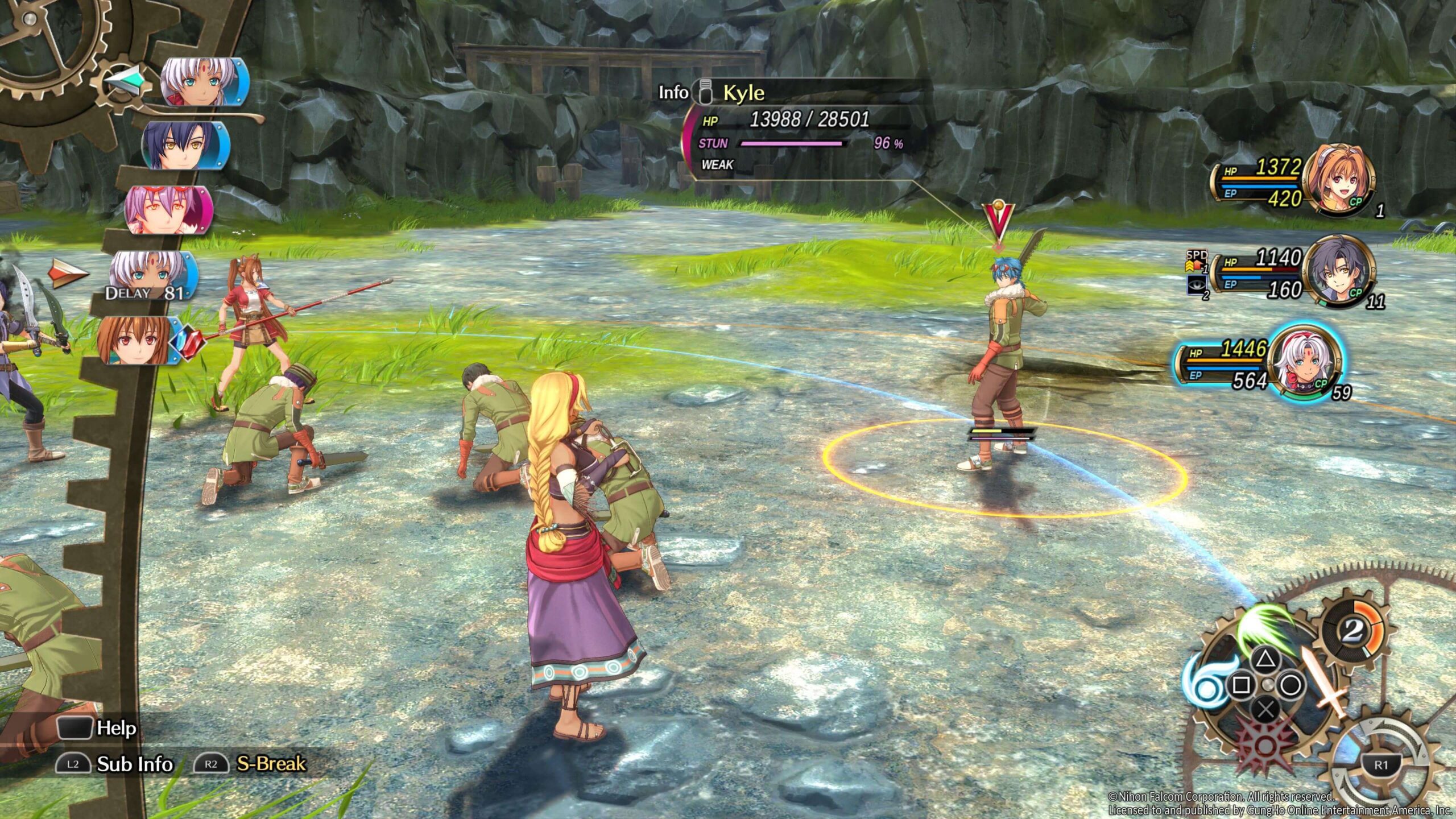1456x819 pixels.
Task: Select the red starburst command icon
Action: click(1264, 746)
